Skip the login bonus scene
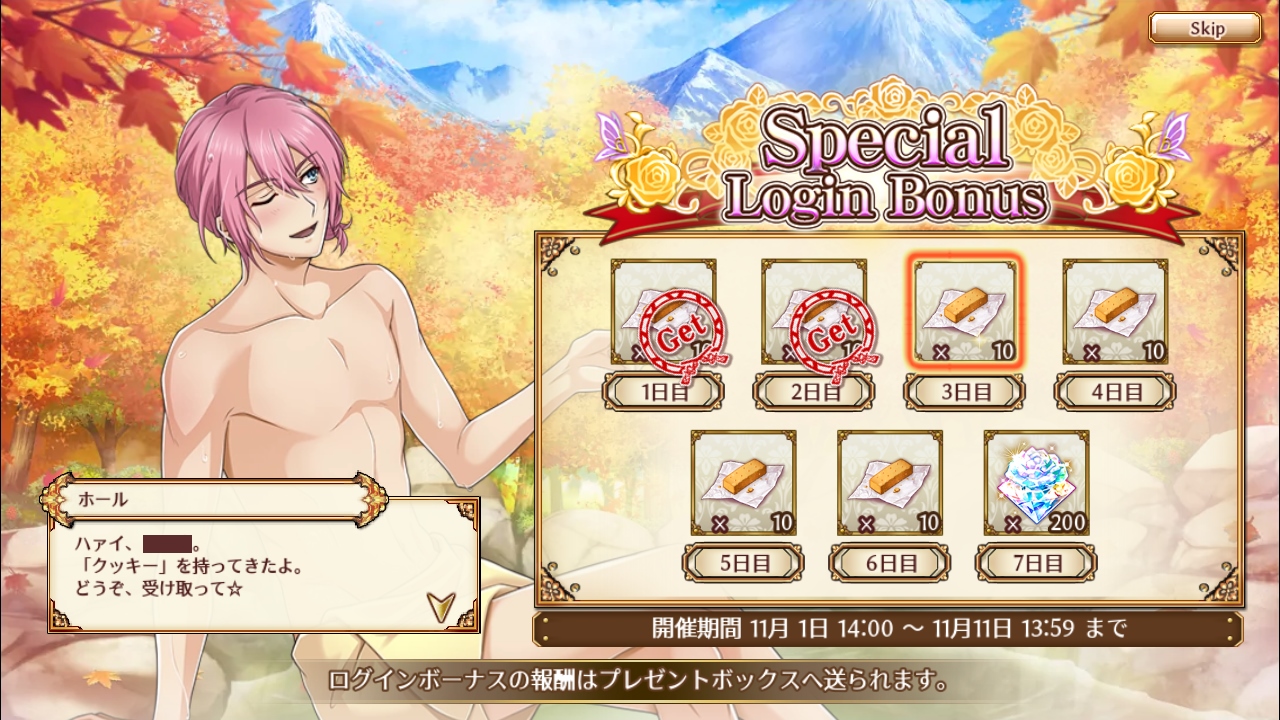The width and height of the screenshot is (1280, 720). pos(1205,28)
